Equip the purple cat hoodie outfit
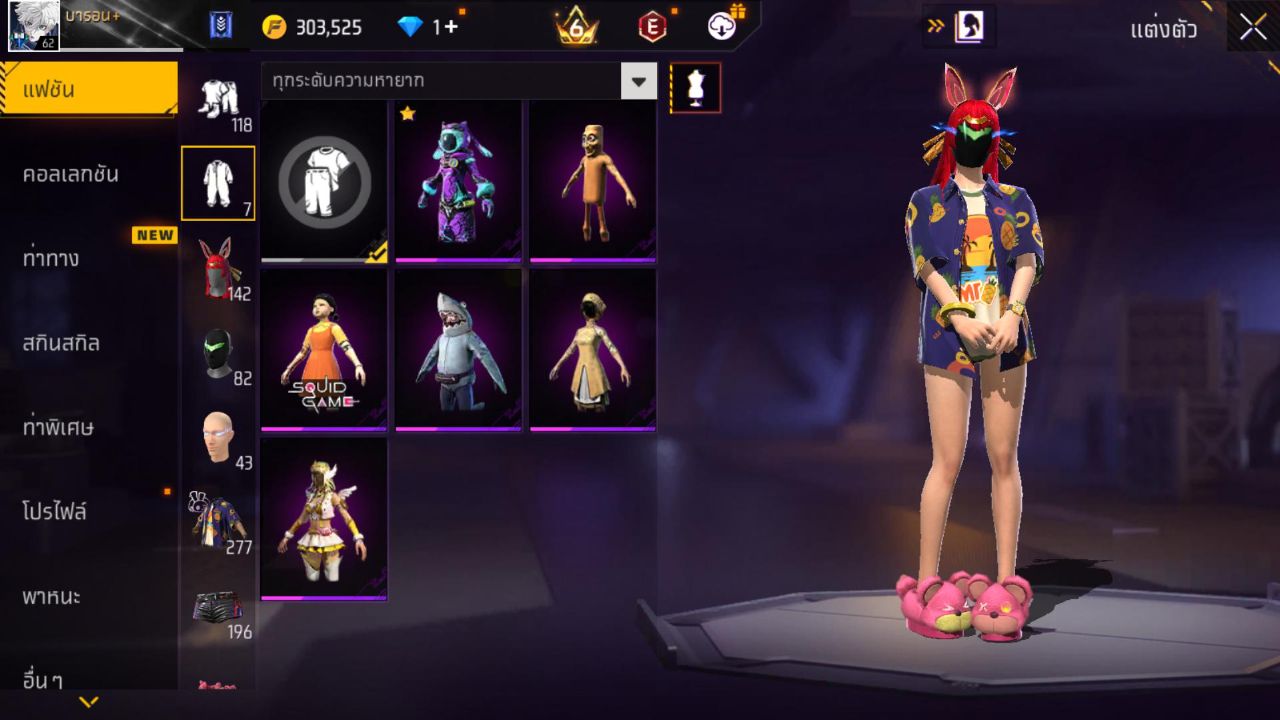 point(458,180)
